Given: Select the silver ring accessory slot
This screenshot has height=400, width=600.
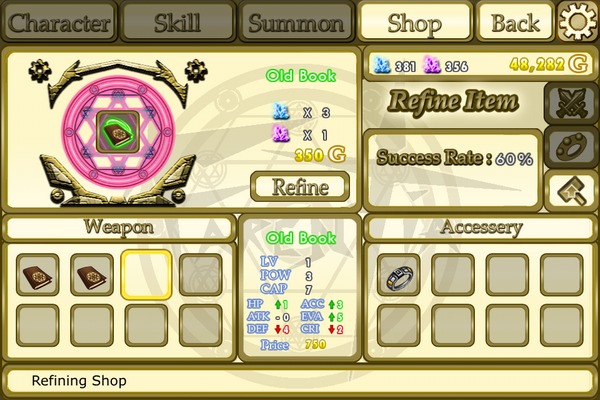Looking at the screenshot, I should click(x=398, y=274).
